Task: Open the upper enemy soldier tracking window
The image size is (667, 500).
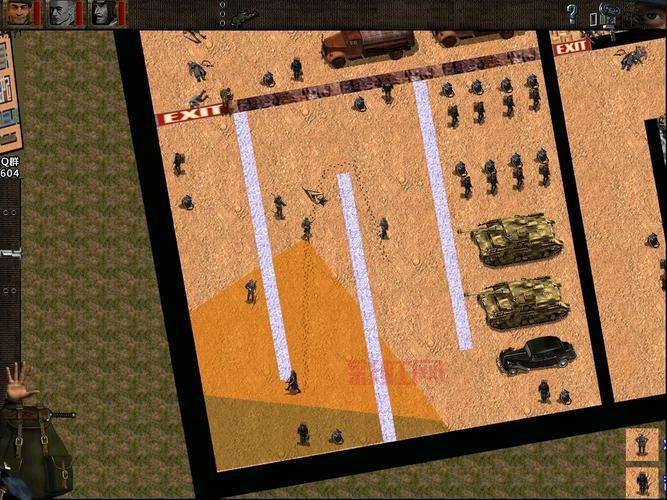Action: point(642,443)
